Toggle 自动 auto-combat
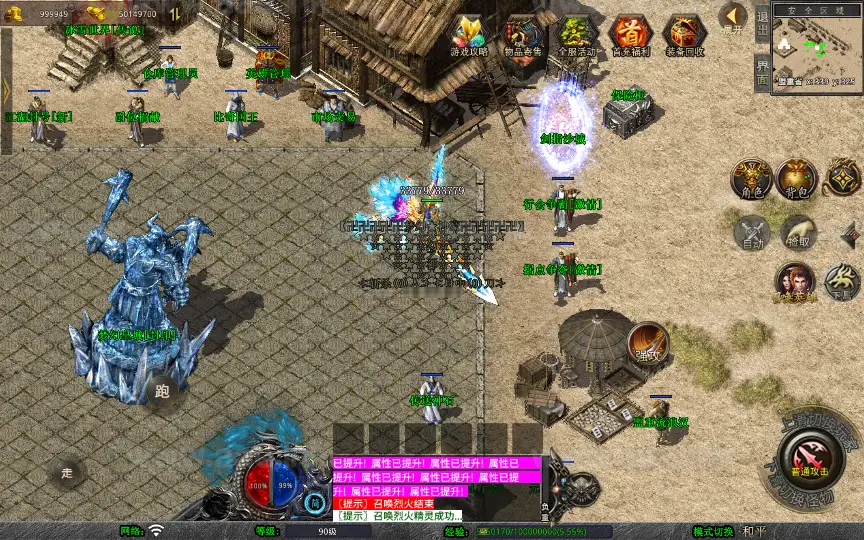This screenshot has height=540, width=864. point(751,233)
